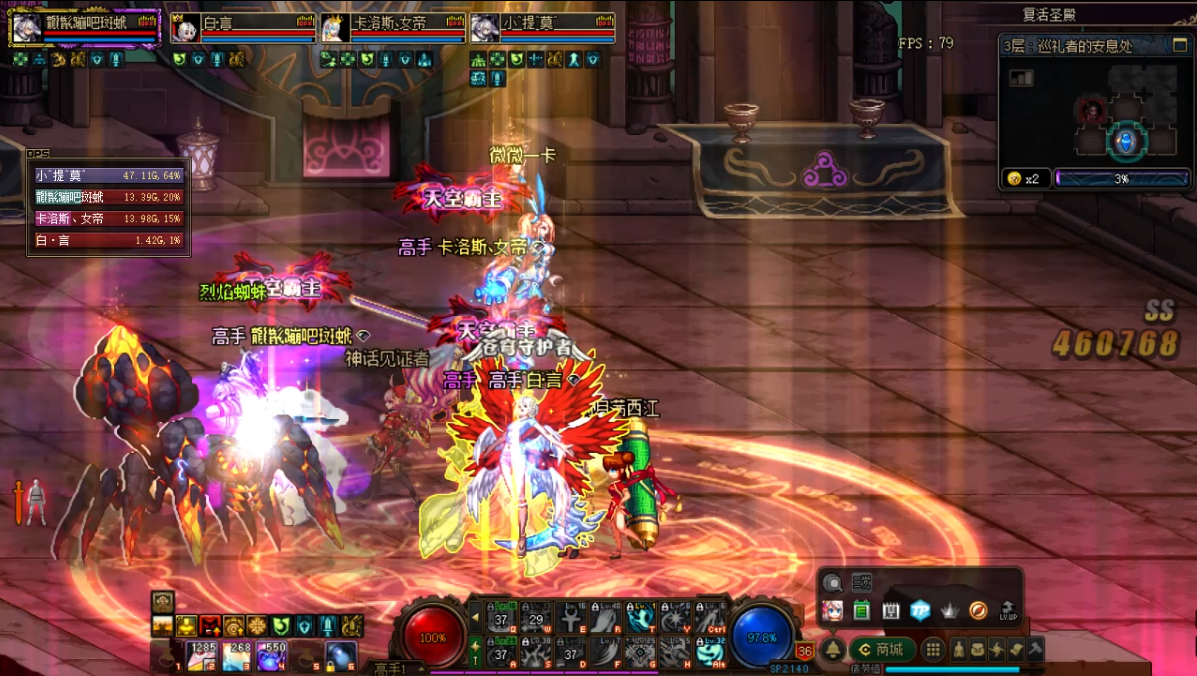
Task: Click party member 白·言 portrait
Action: pos(185,29)
